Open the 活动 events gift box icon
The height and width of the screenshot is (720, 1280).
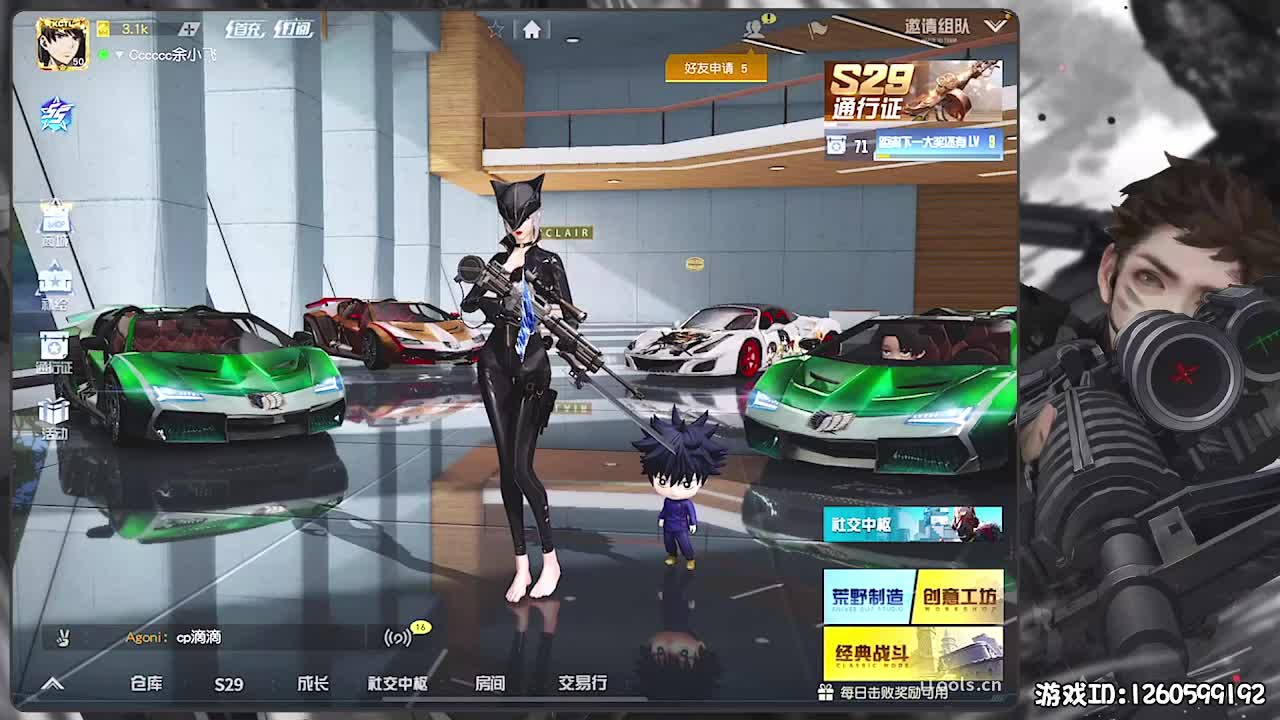55,416
